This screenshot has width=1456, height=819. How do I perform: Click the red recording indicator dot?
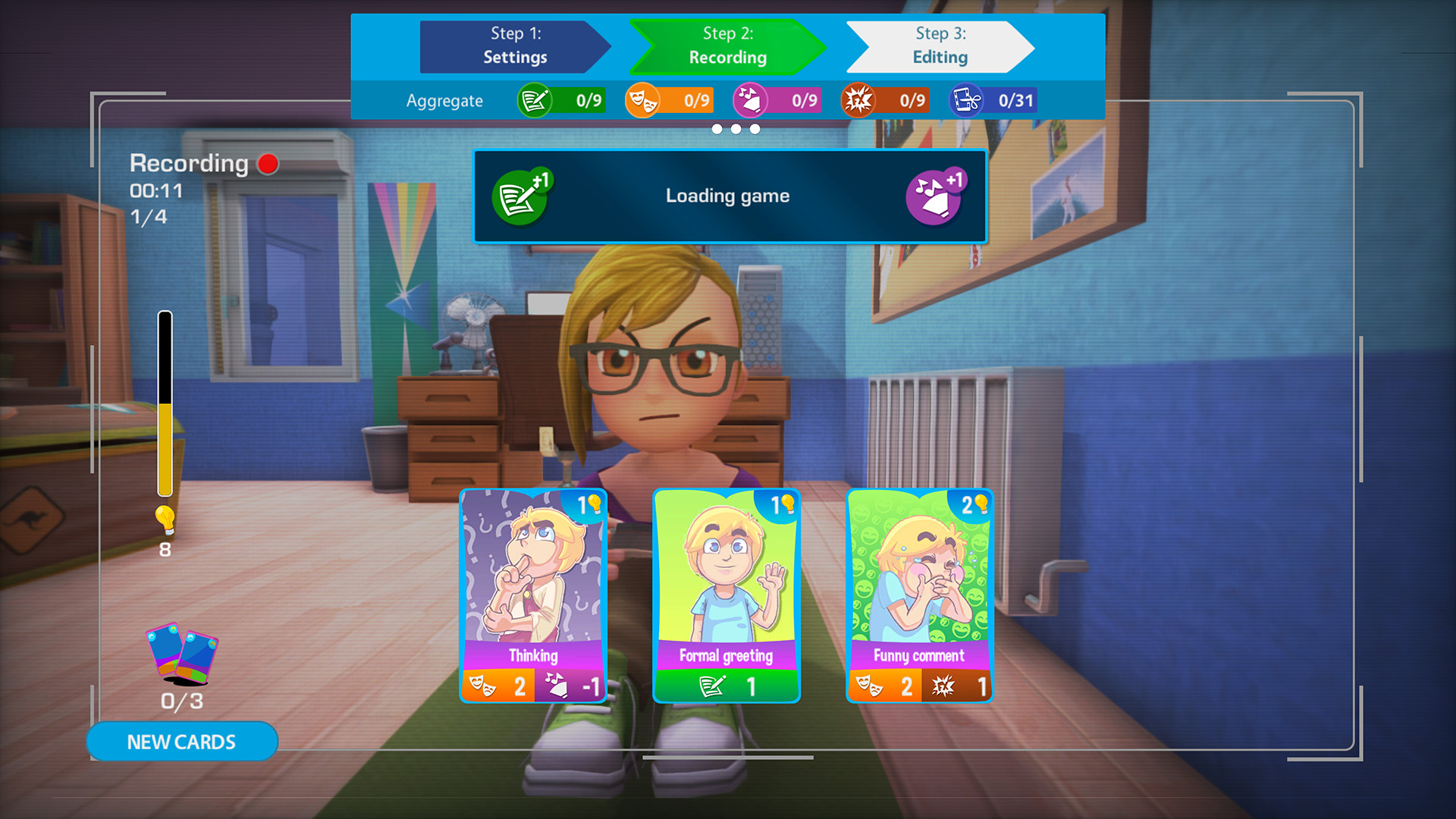coord(267,162)
